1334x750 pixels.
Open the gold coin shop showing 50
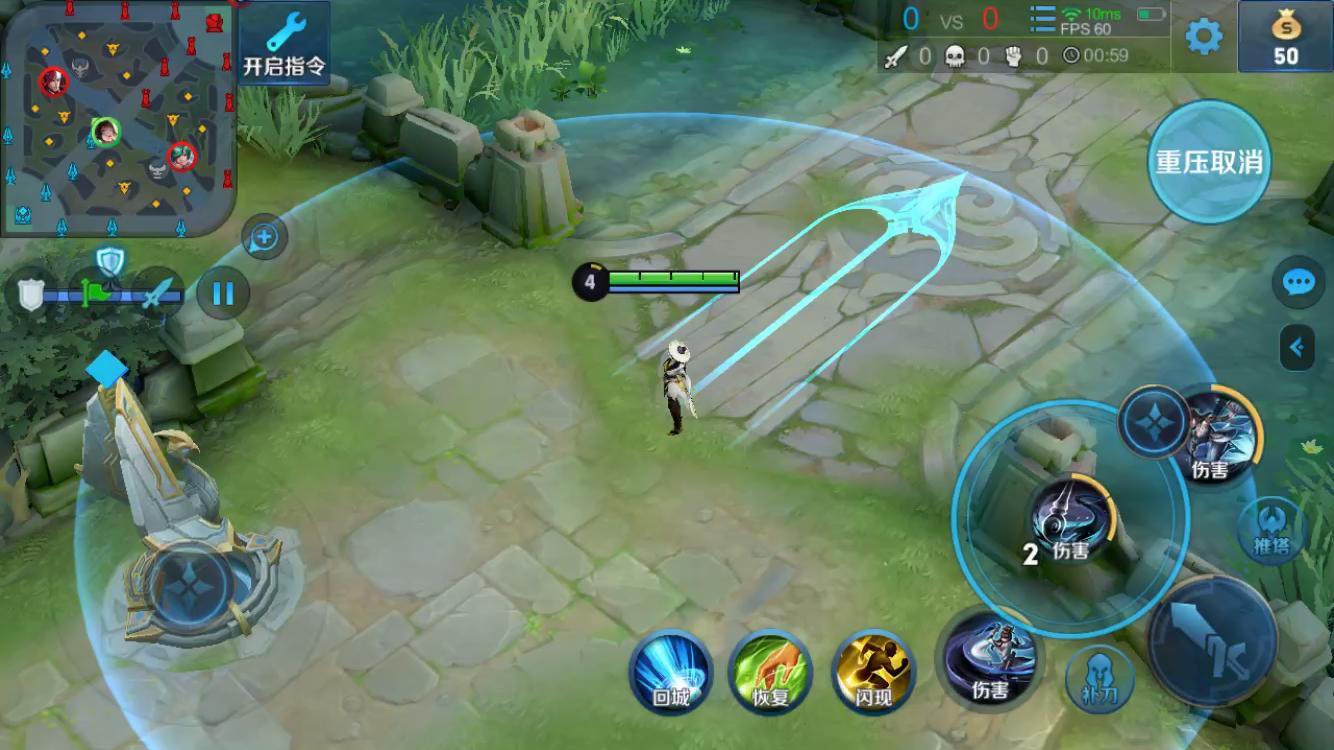point(1285,37)
